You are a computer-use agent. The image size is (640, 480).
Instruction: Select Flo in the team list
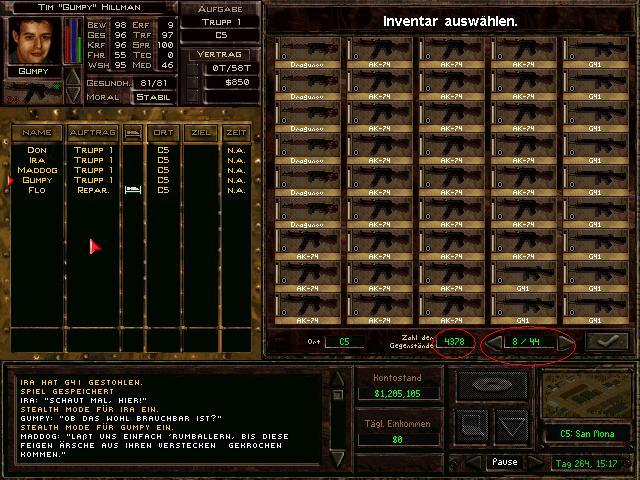pos(37,190)
